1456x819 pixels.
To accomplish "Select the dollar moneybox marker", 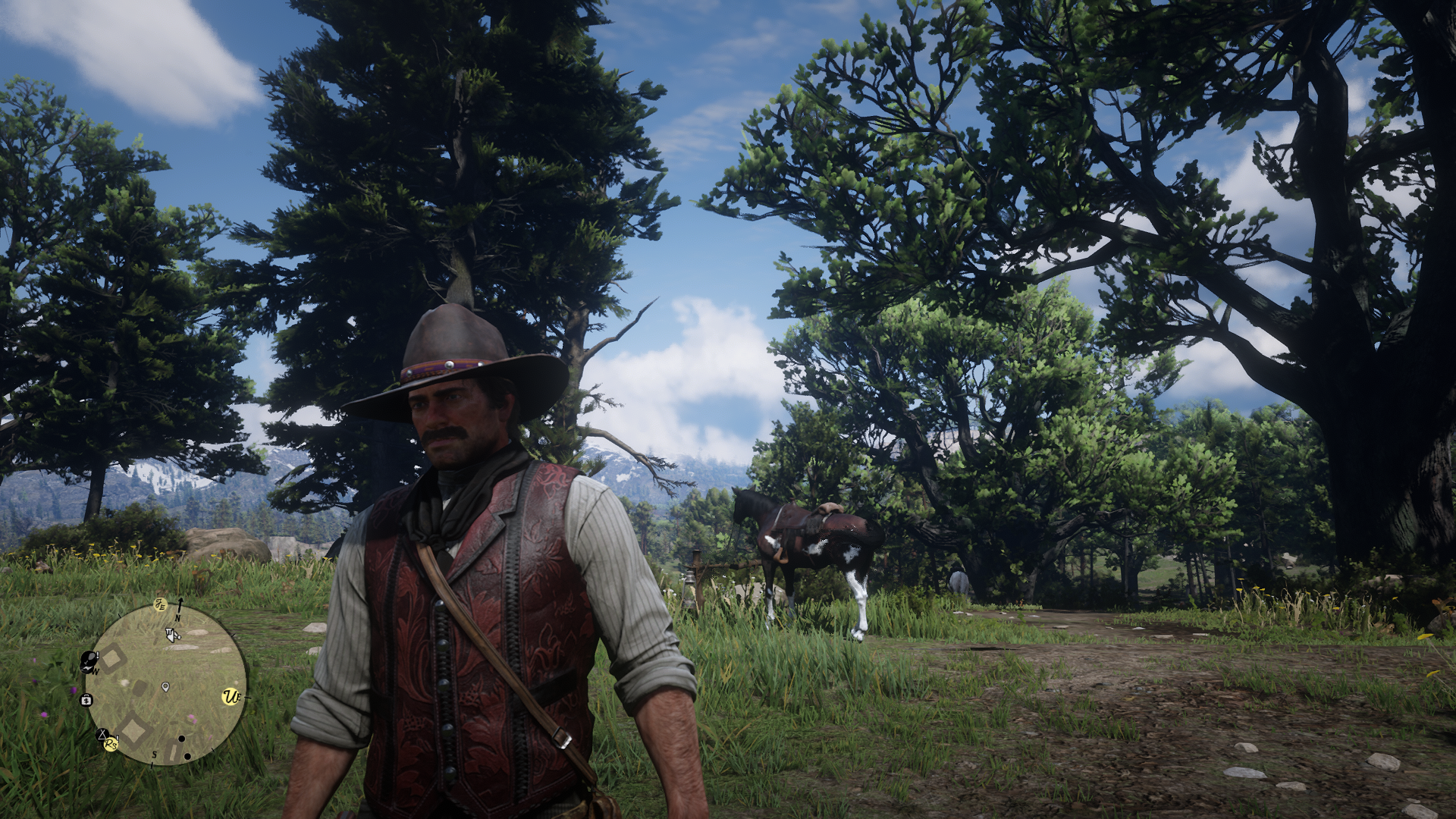I will coord(86,699).
